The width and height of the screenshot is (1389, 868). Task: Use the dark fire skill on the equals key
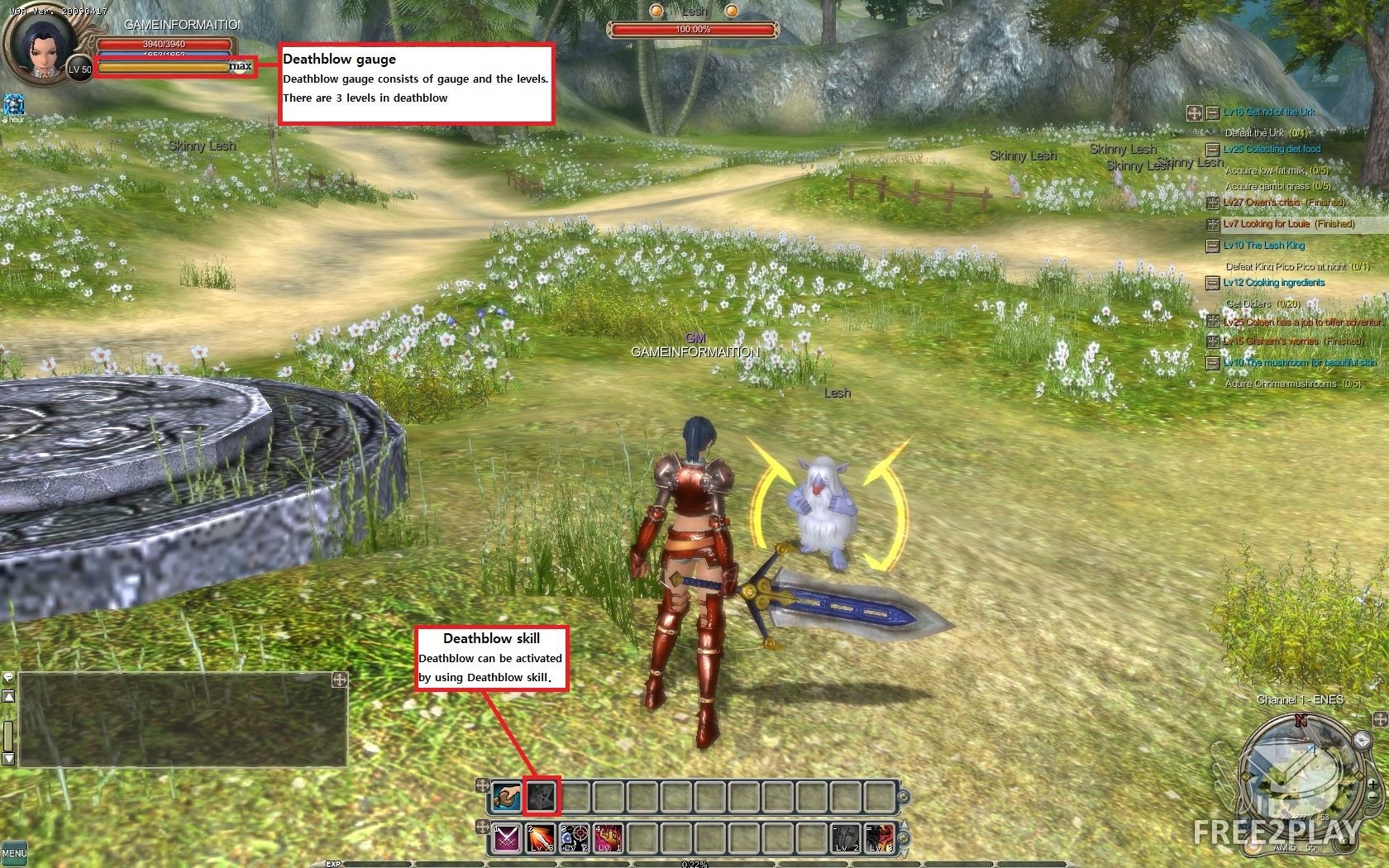coord(880,838)
